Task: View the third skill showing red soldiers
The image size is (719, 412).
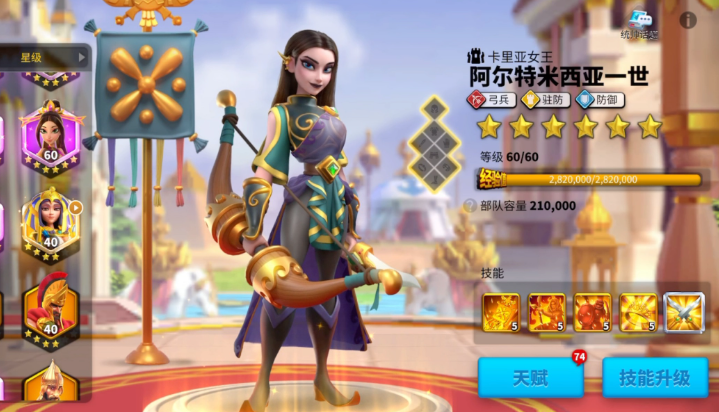Action: coord(592,312)
